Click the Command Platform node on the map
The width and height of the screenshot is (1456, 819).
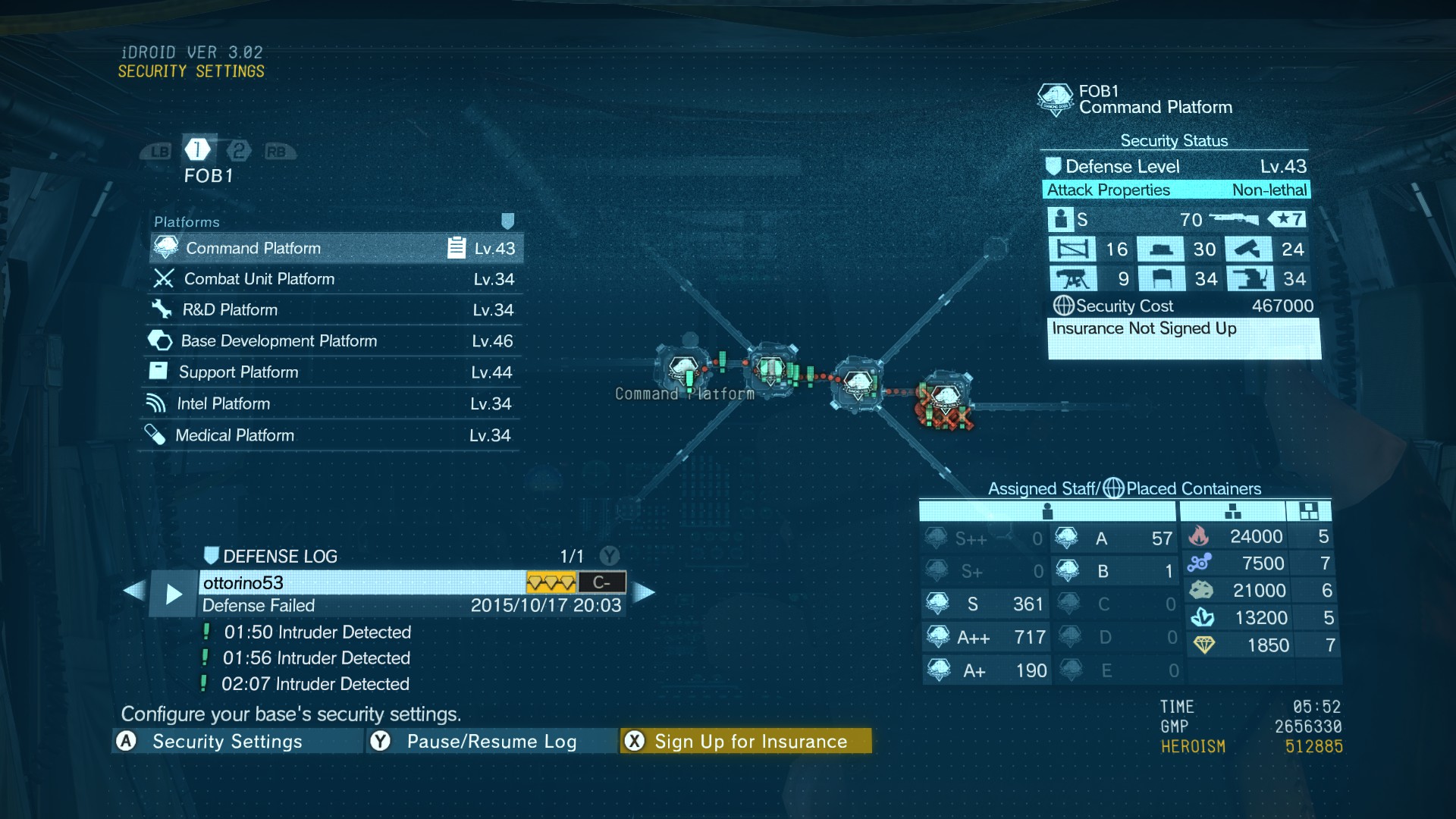coord(683,369)
